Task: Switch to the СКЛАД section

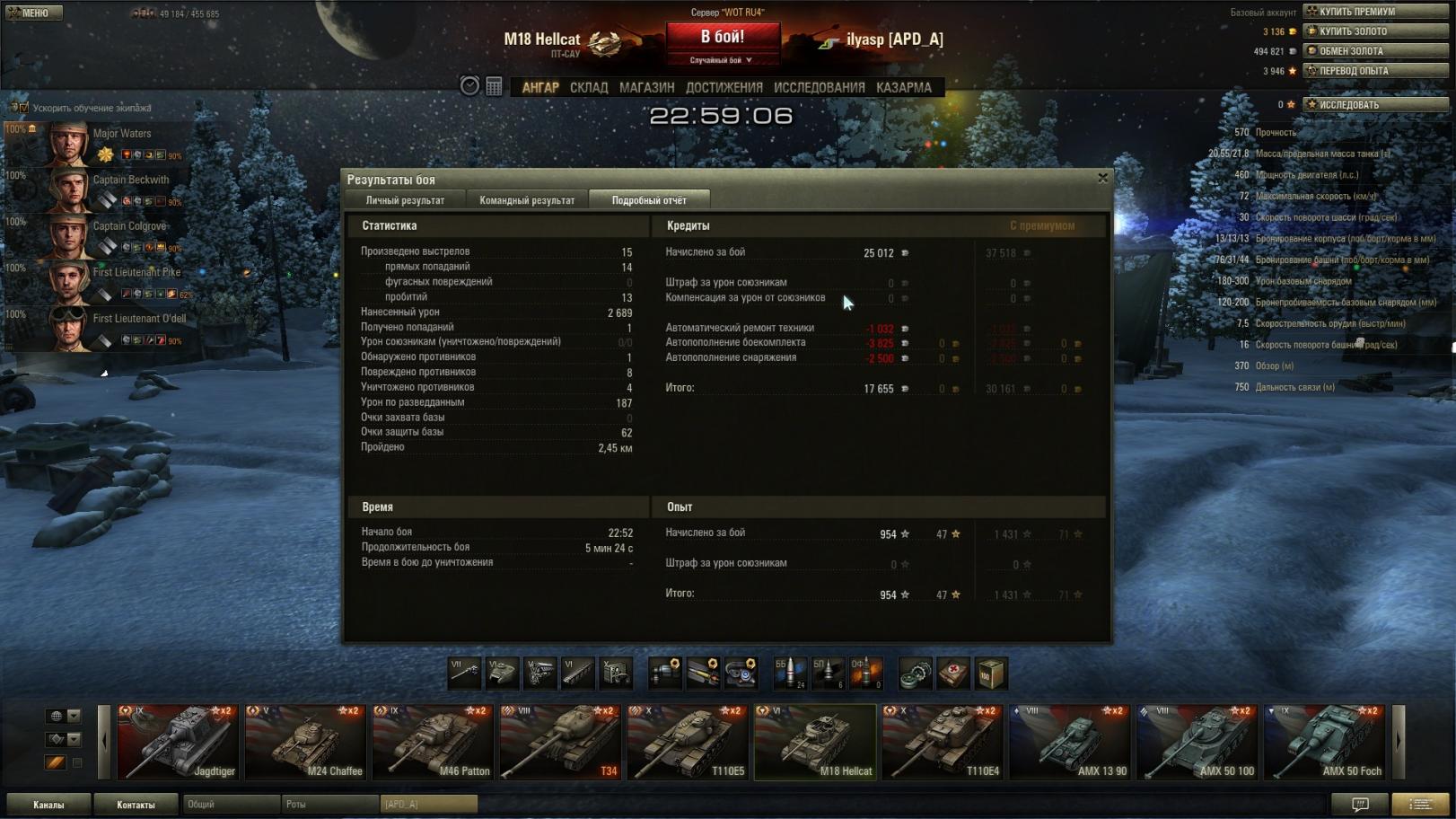Action: [589, 87]
